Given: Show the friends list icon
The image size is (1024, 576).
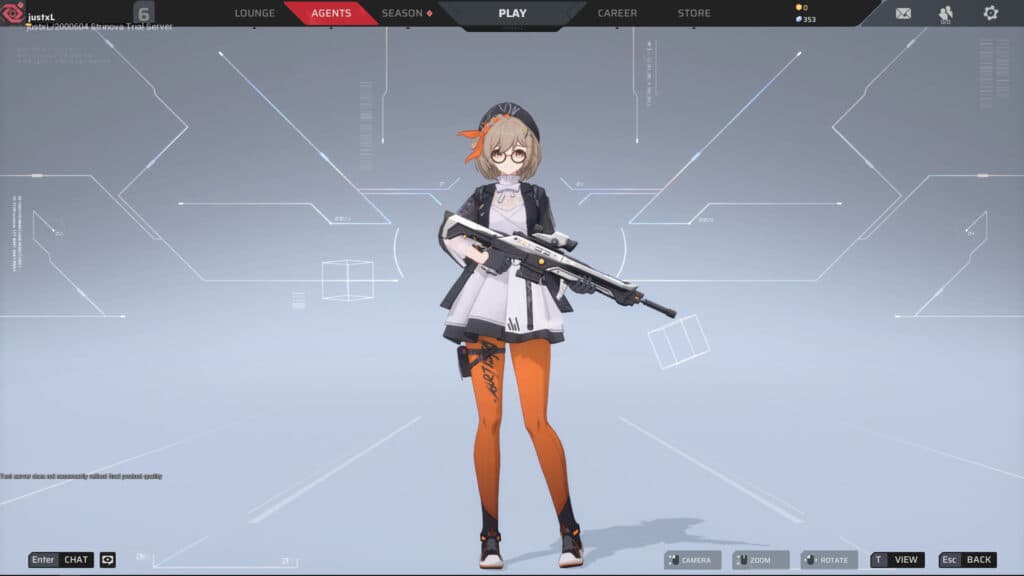Looking at the screenshot, I should pyautogui.click(x=946, y=13).
